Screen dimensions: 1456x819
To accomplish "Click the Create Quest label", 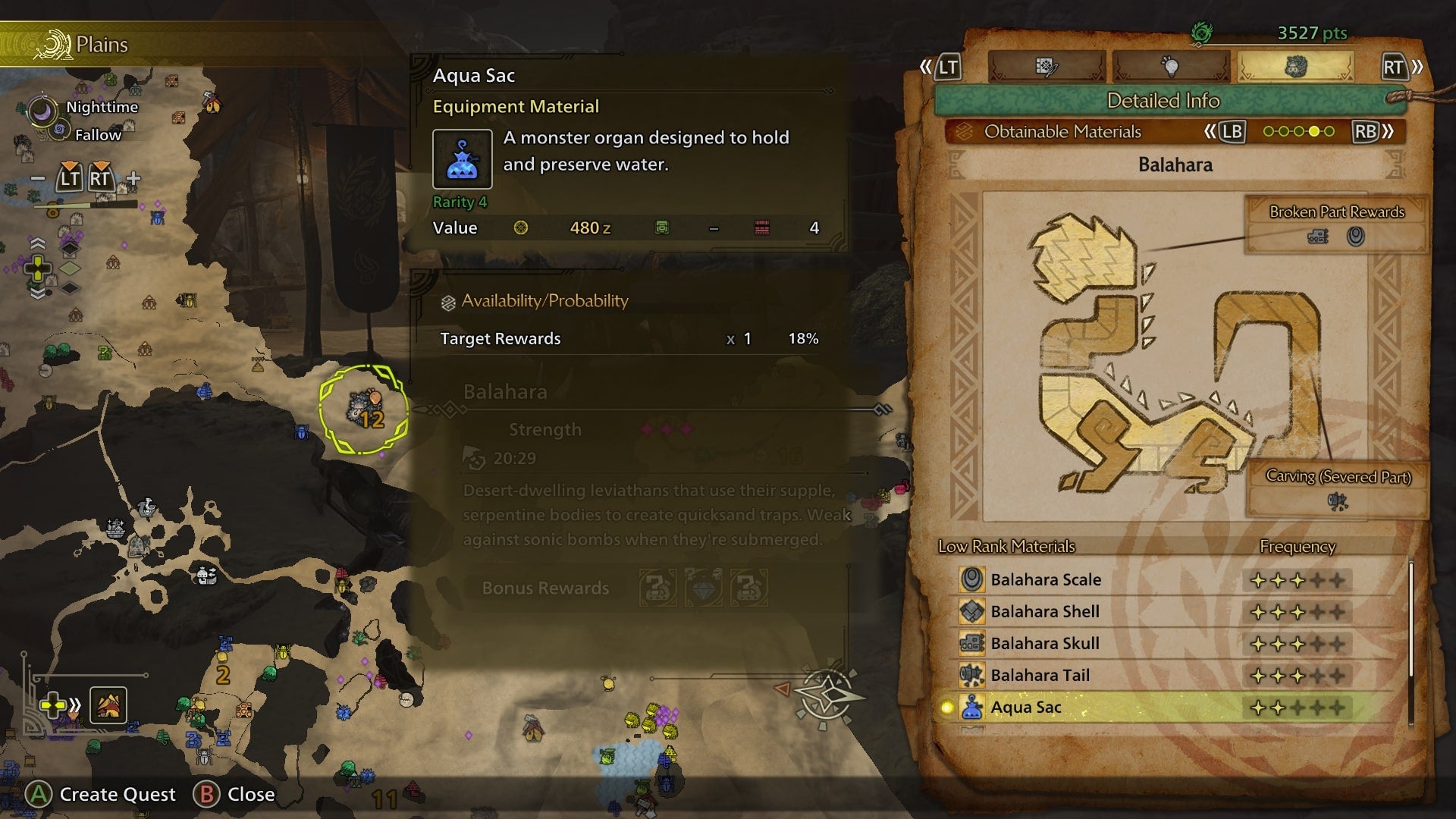I will pyautogui.click(x=117, y=794).
